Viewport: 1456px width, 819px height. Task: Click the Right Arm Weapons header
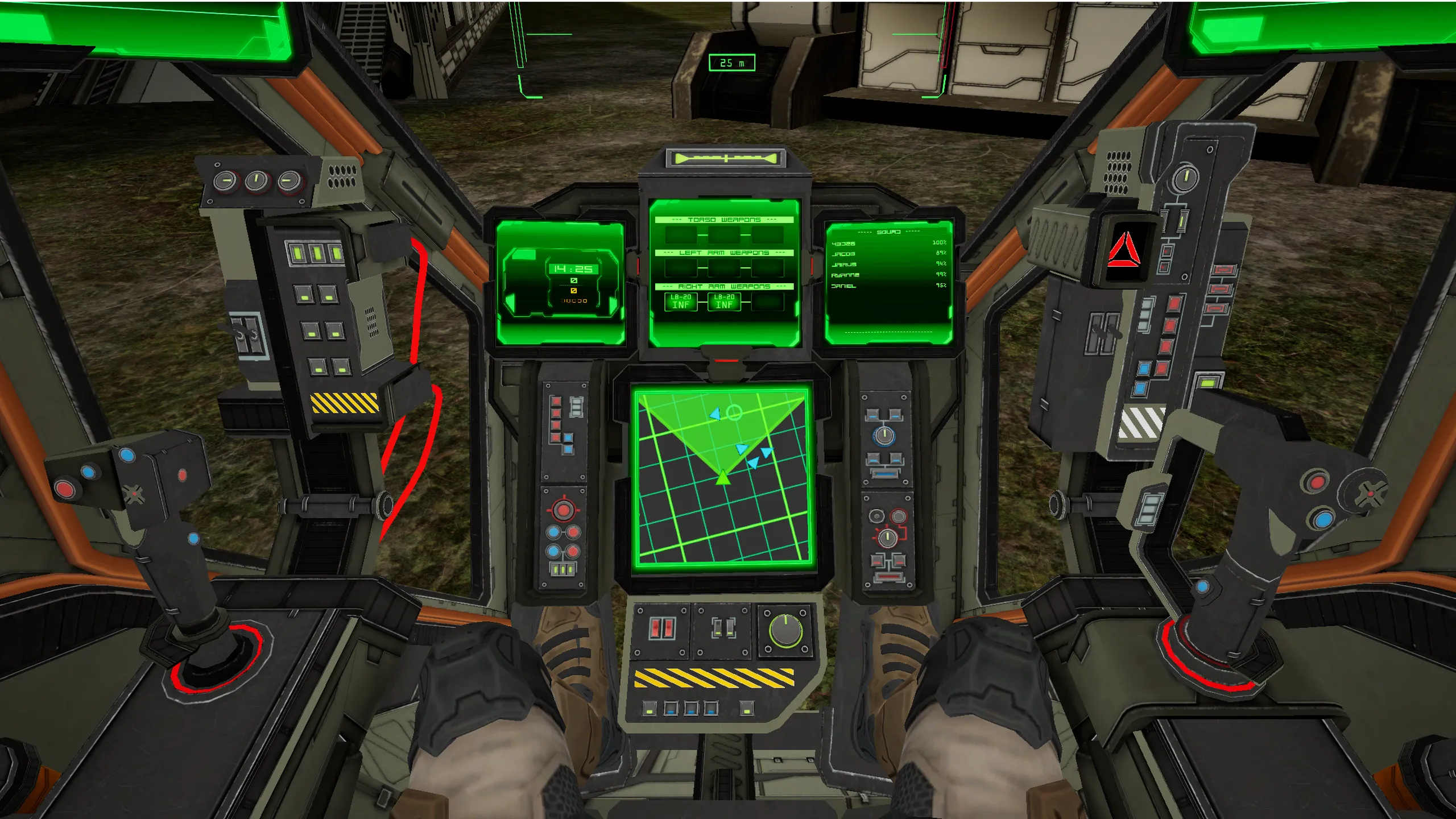[723, 287]
